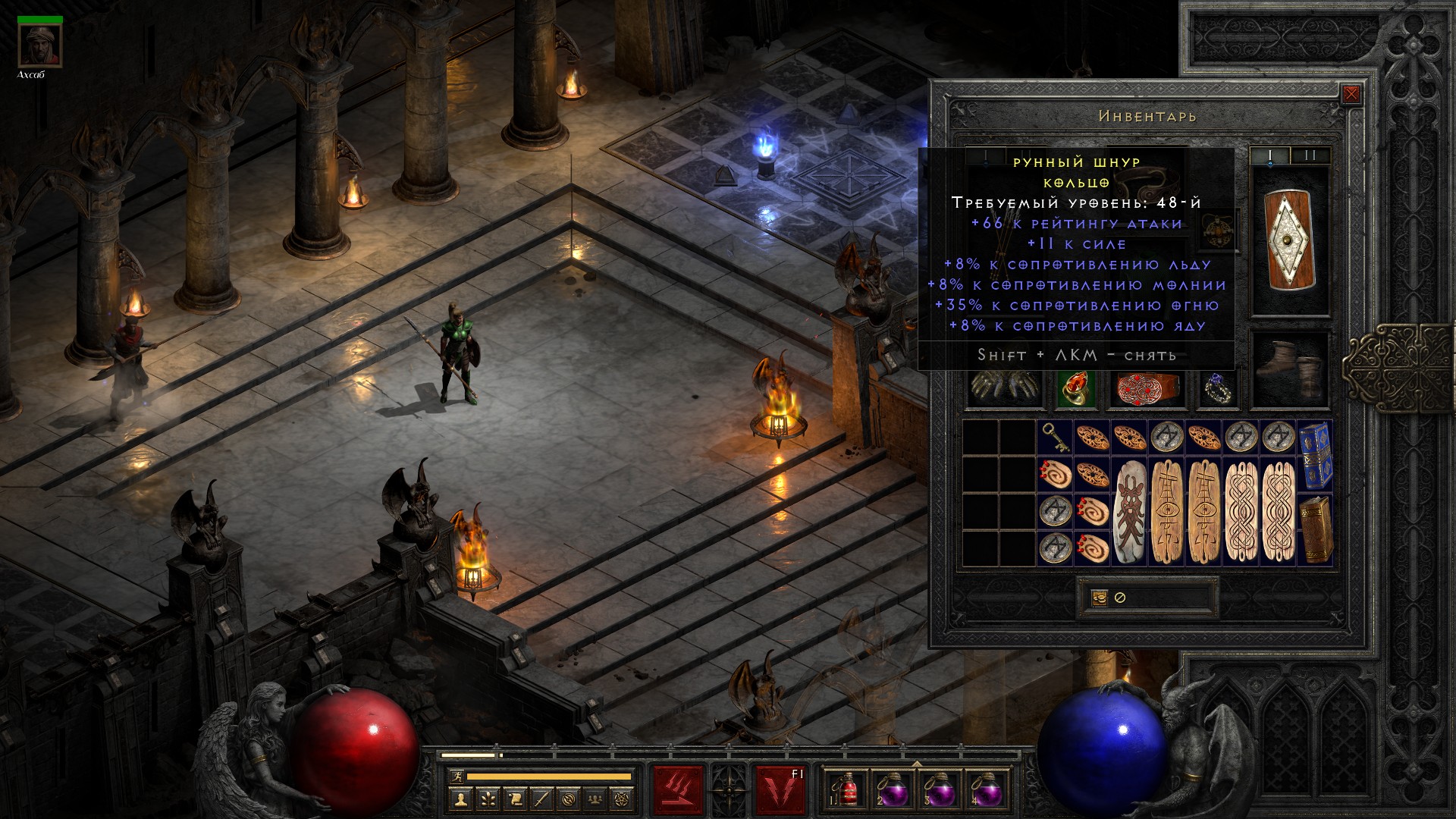This screenshot has width=1456, height=819.
Task: Choose the left-click attack skill icon
Action: tap(679, 790)
